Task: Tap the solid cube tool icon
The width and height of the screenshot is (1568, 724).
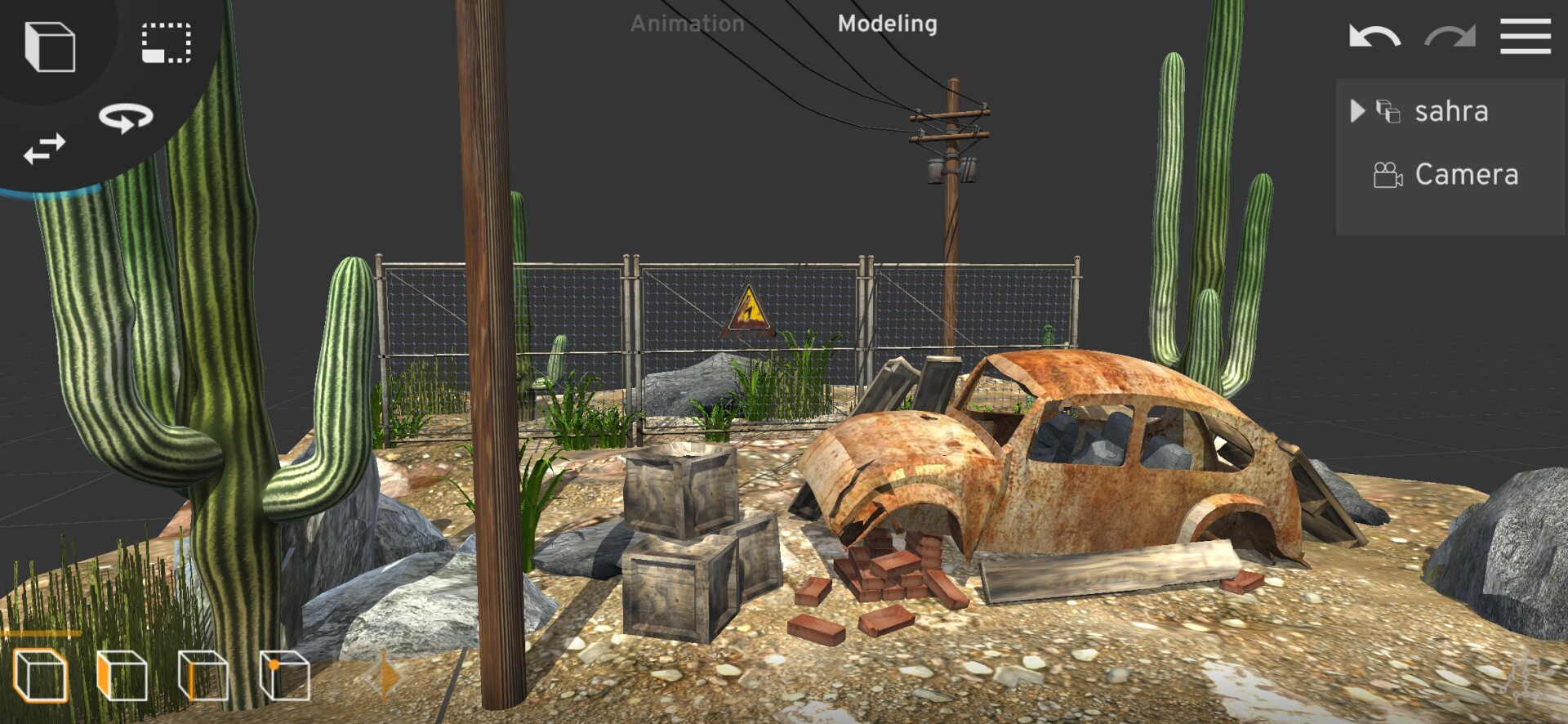Action: click(x=50, y=47)
